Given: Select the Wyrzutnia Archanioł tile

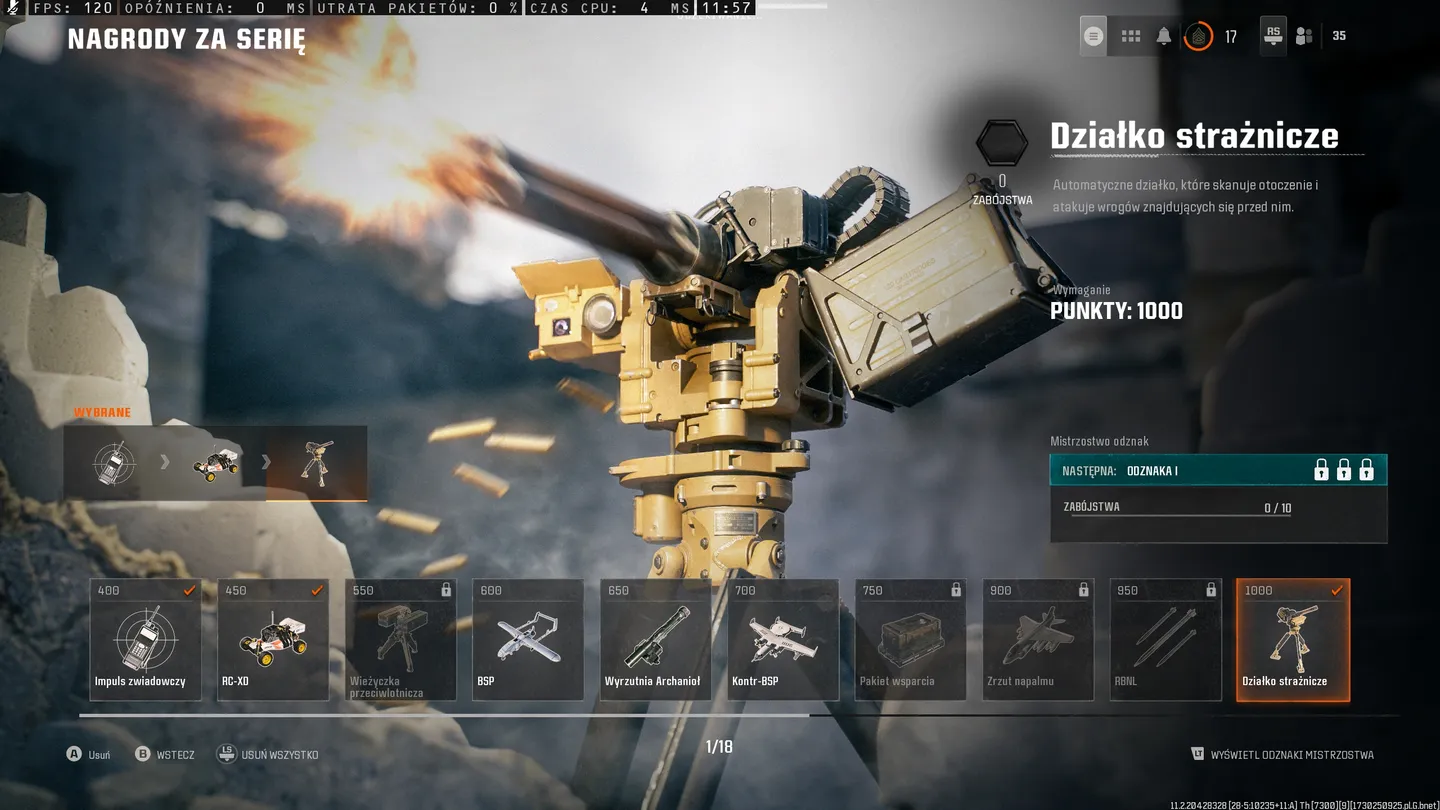Looking at the screenshot, I should tap(655, 639).
